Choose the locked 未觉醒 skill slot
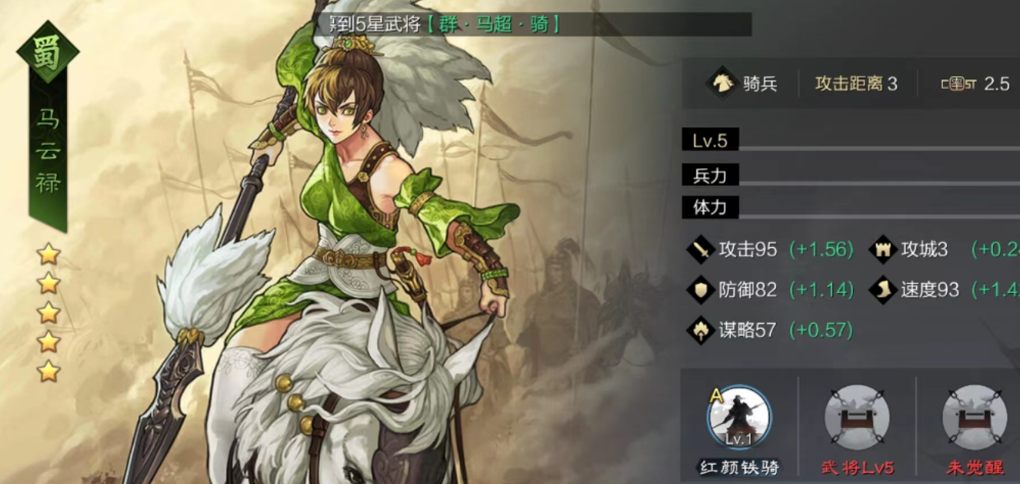 (973, 418)
